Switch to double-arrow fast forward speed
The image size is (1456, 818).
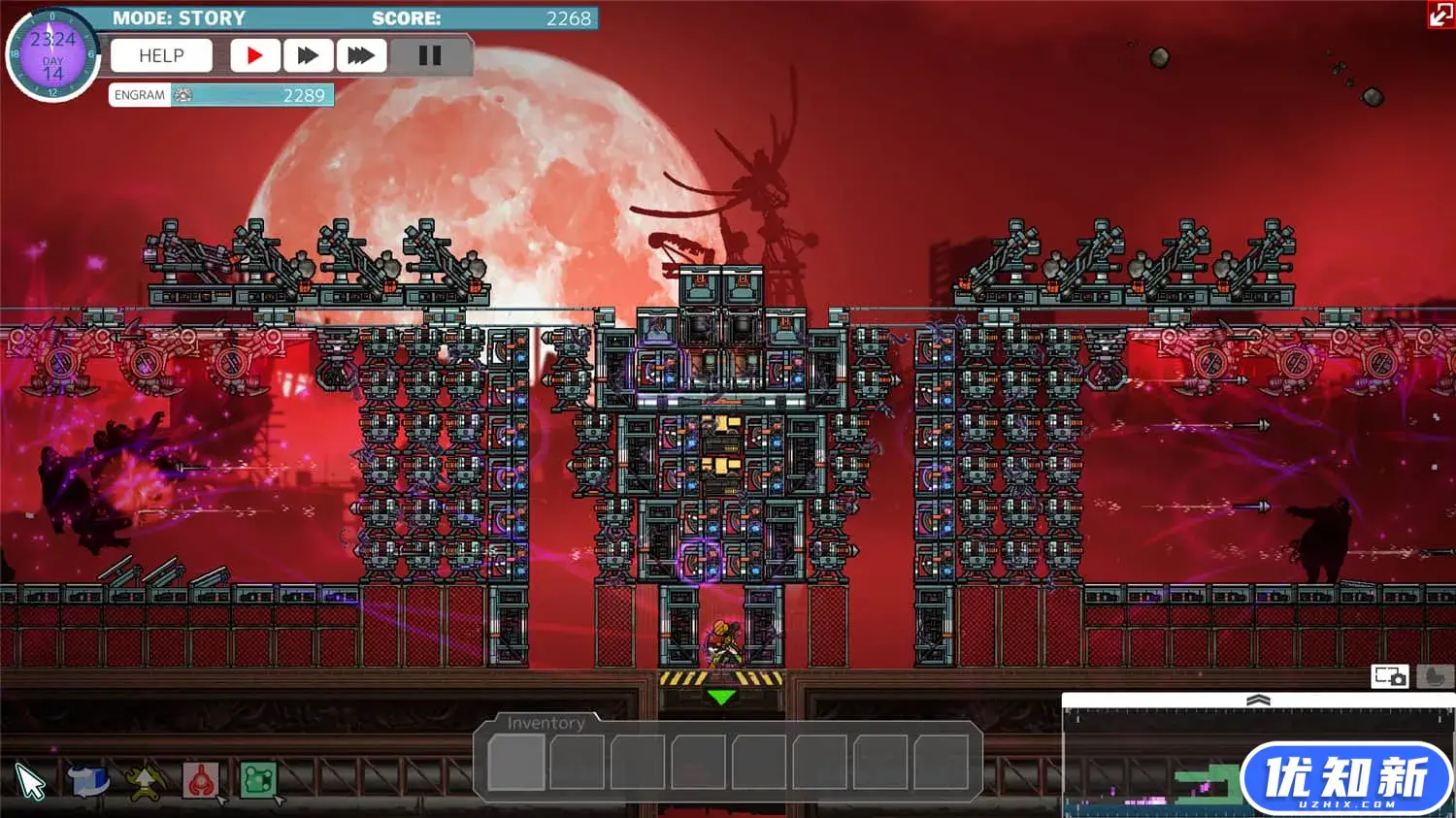pos(308,56)
